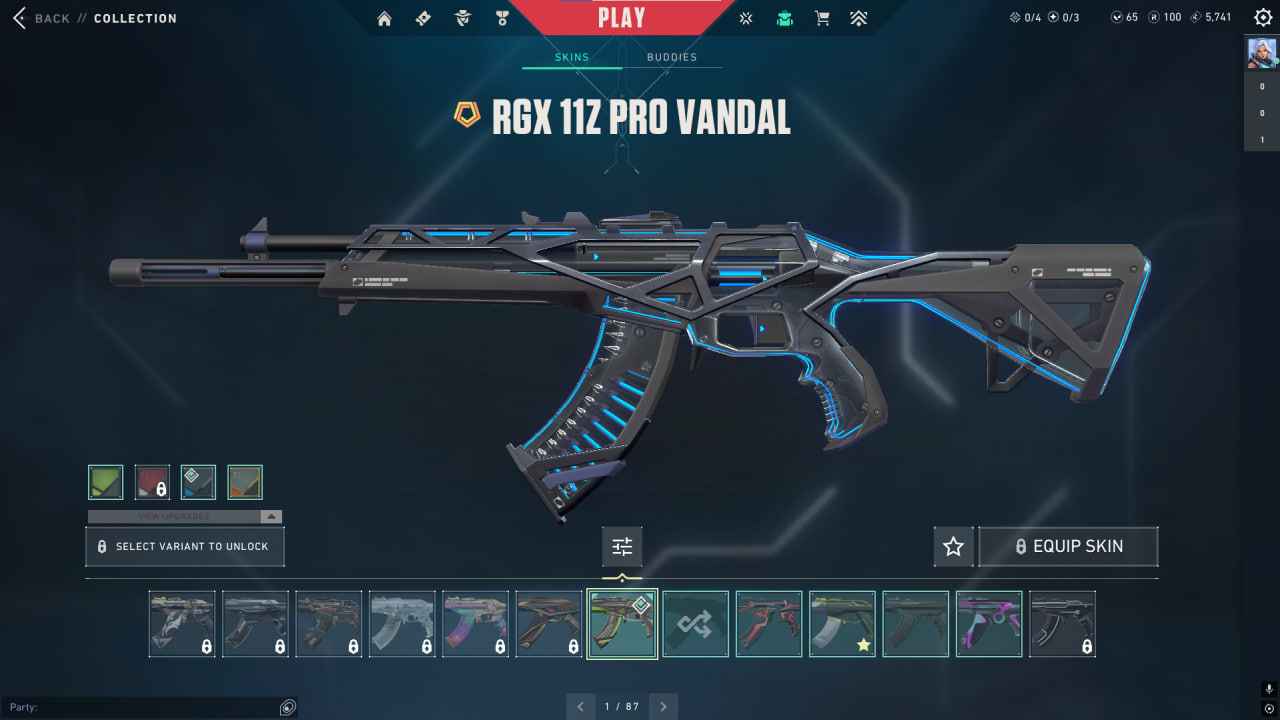Click Select Variant to Unlock

(x=185, y=546)
